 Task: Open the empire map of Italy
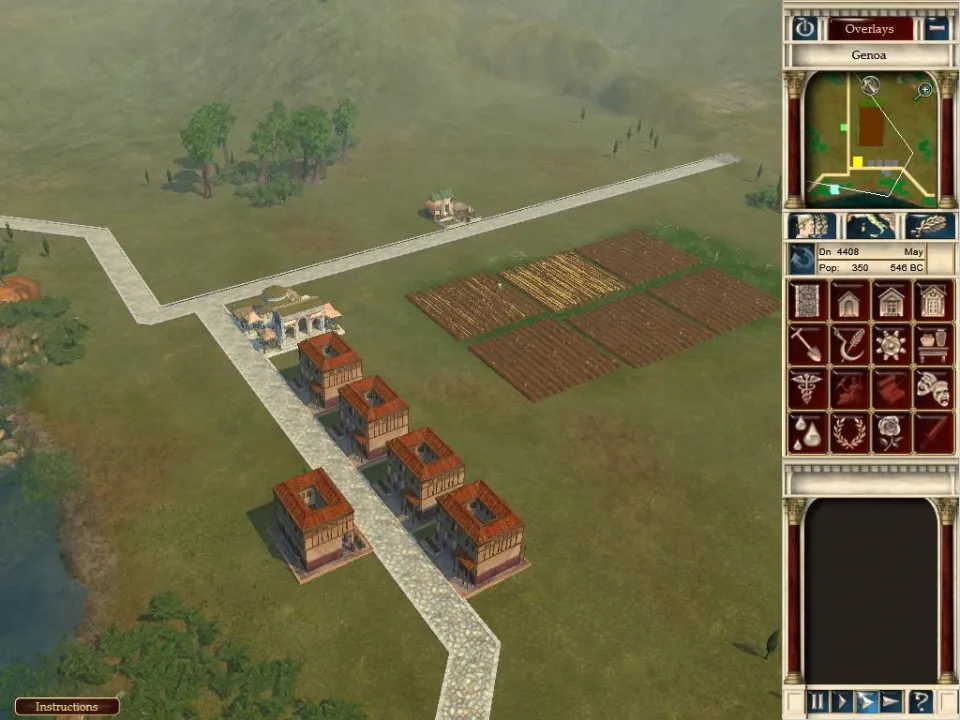click(x=870, y=226)
